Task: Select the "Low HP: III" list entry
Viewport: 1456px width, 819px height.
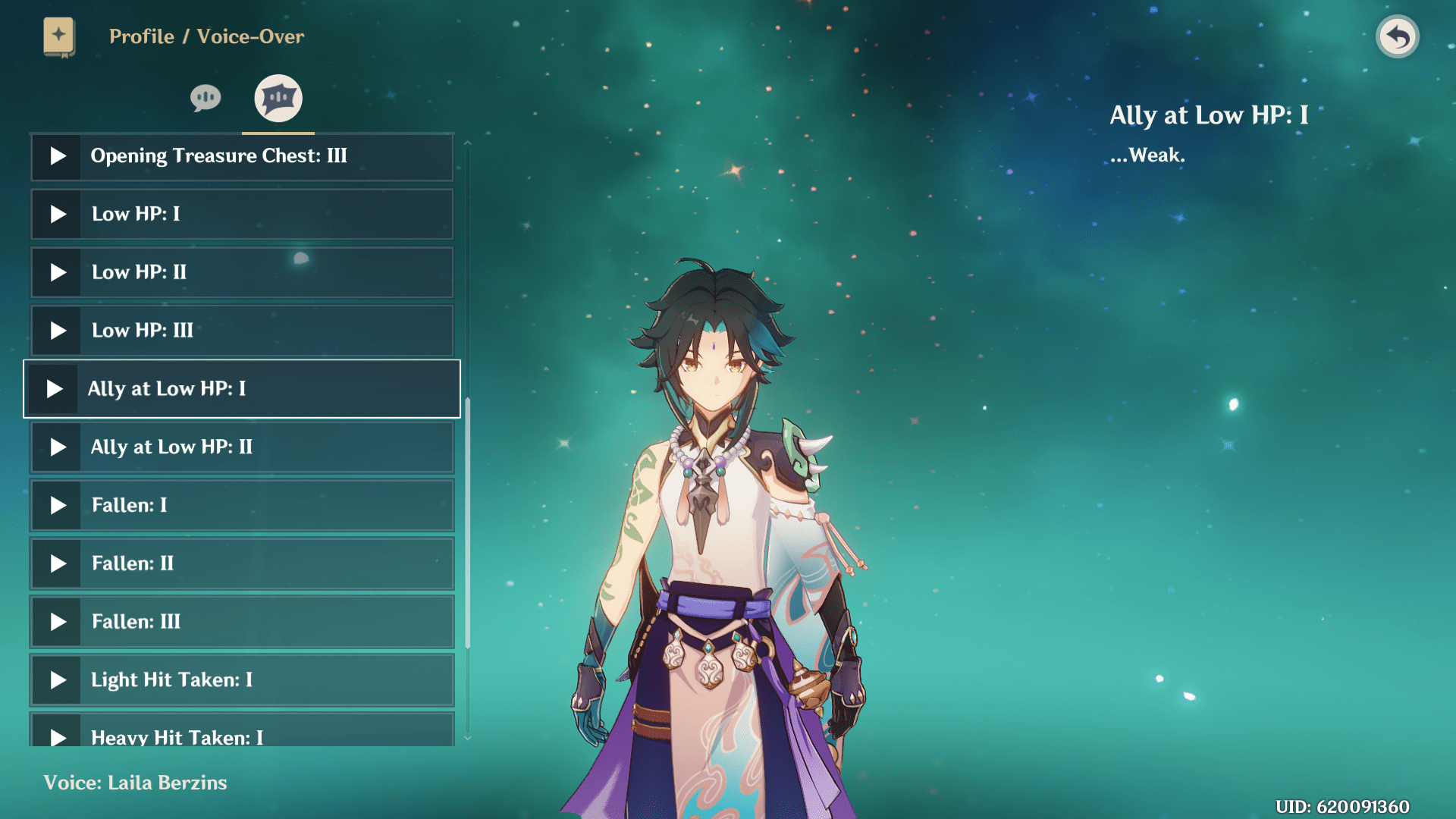Action: pos(241,331)
